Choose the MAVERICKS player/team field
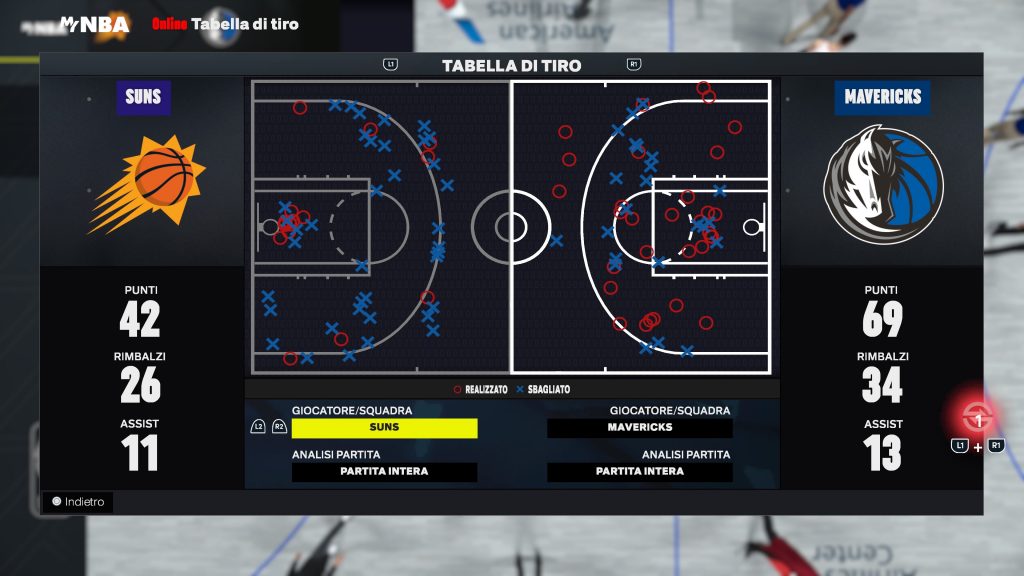This screenshot has width=1024, height=576. click(640, 428)
